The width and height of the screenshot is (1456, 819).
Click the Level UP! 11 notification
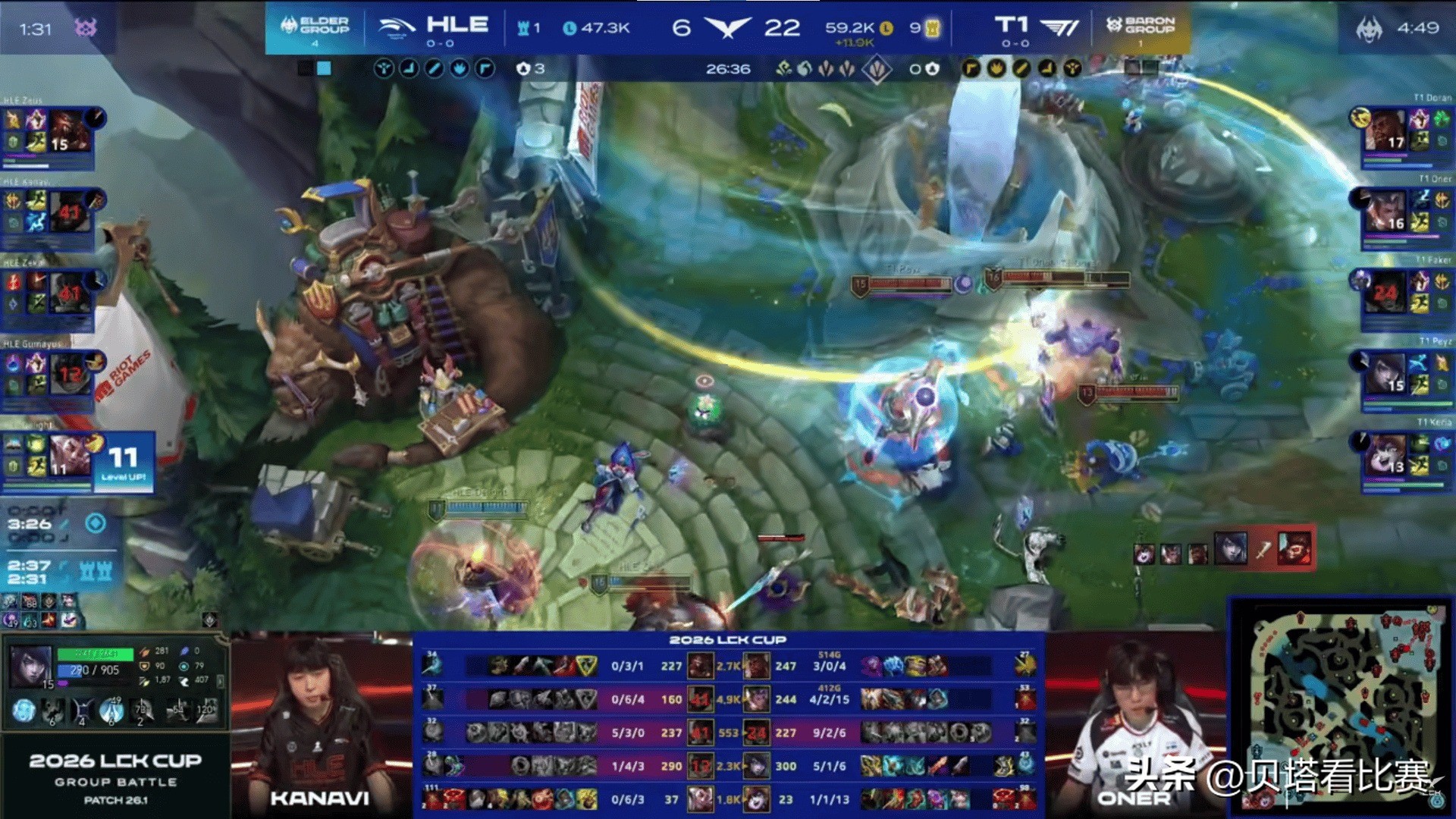click(123, 463)
